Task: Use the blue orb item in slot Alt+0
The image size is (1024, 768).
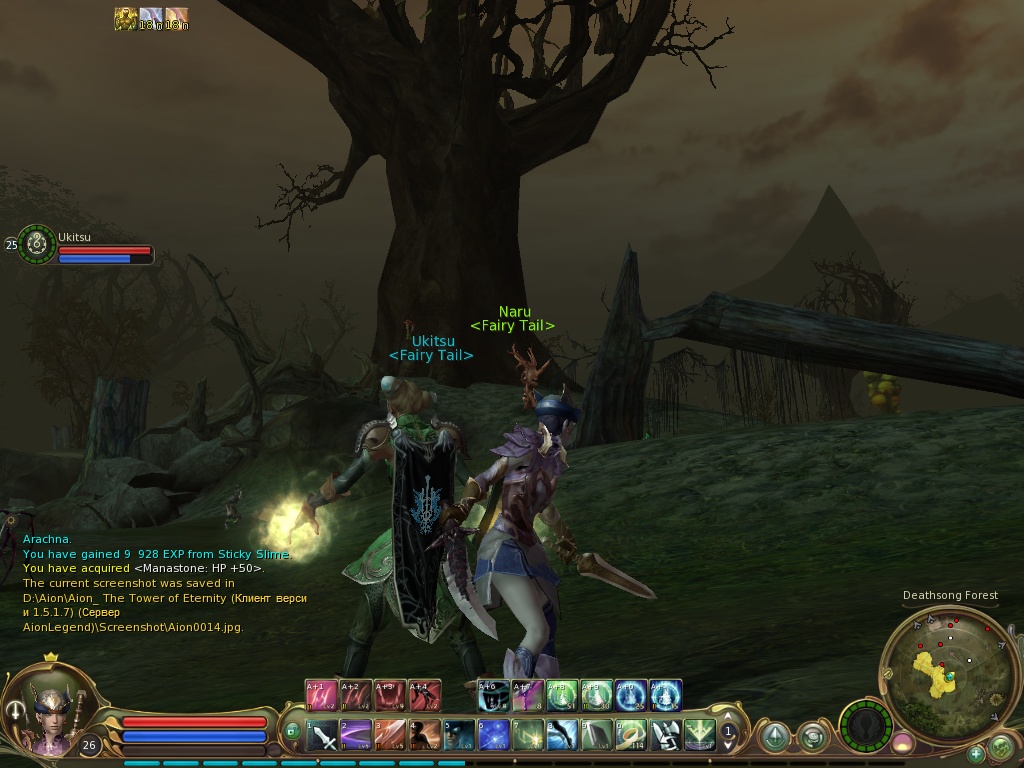Action: (630, 694)
